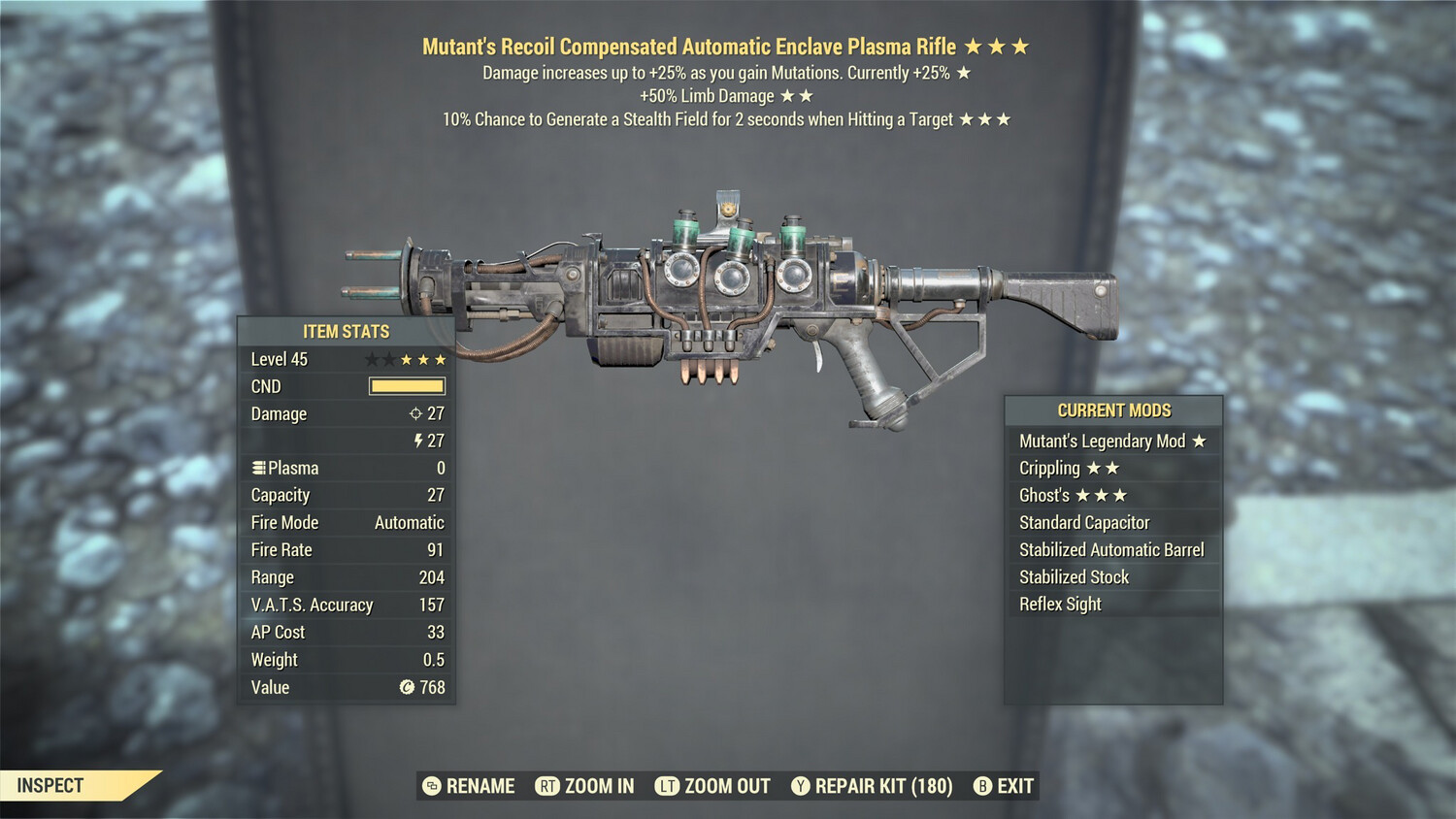This screenshot has height=819, width=1456.
Task: Click the B exit button icon
Action: pos(982,786)
